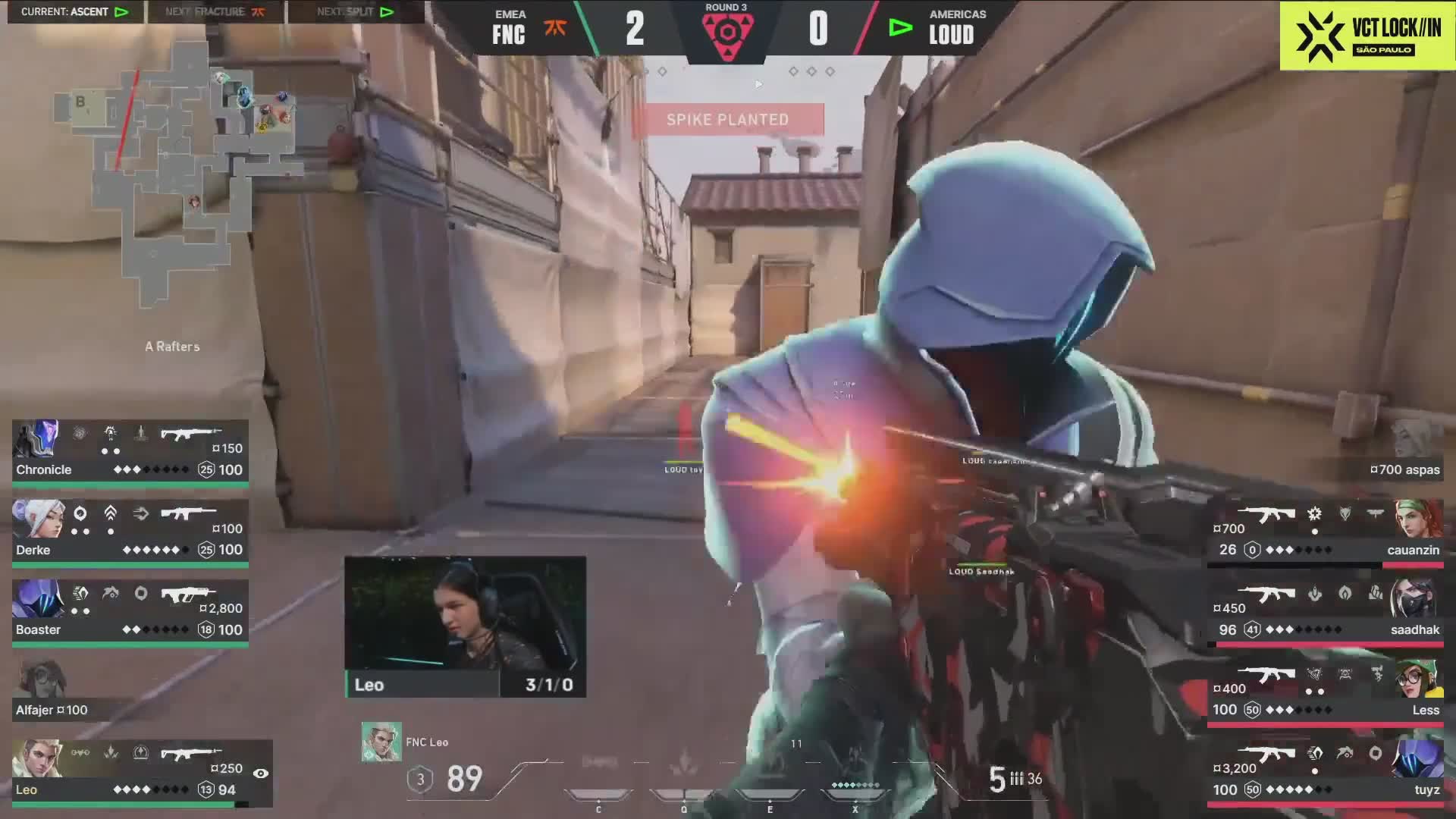Select Less's player row
The image size is (1456, 819).
pyautogui.click(x=1326, y=692)
